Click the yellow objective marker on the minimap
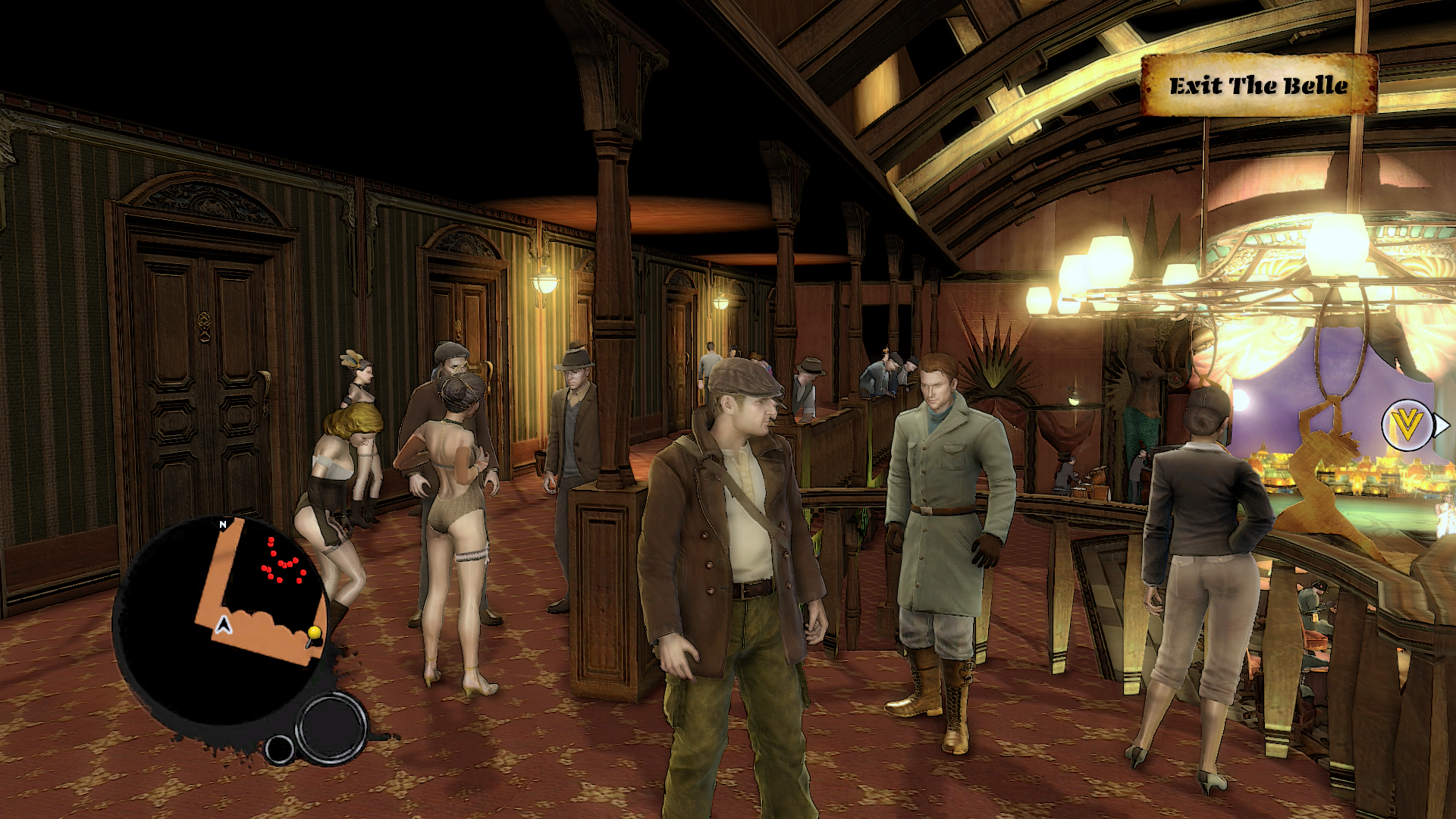Image resolution: width=1456 pixels, height=819 pixels. click(x=314, y=633)
